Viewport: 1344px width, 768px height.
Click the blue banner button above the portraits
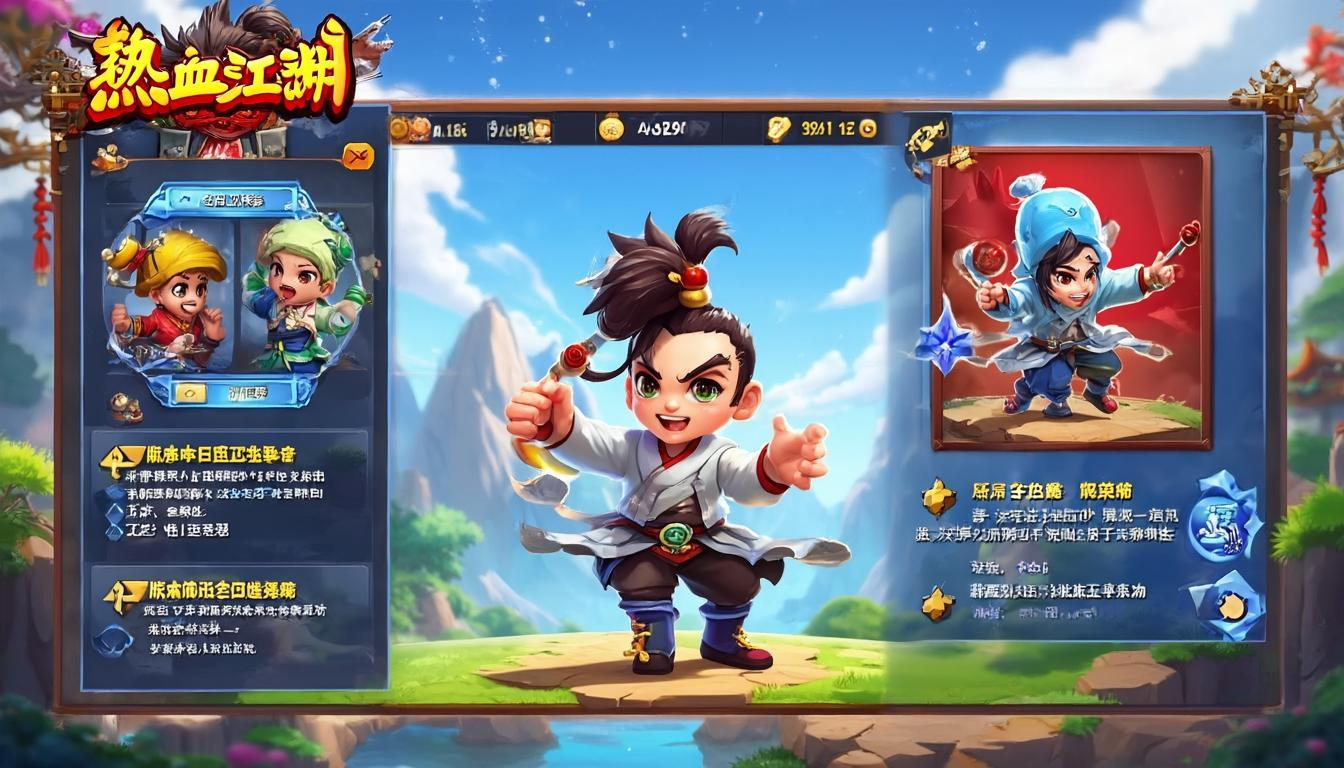(222, 200)
